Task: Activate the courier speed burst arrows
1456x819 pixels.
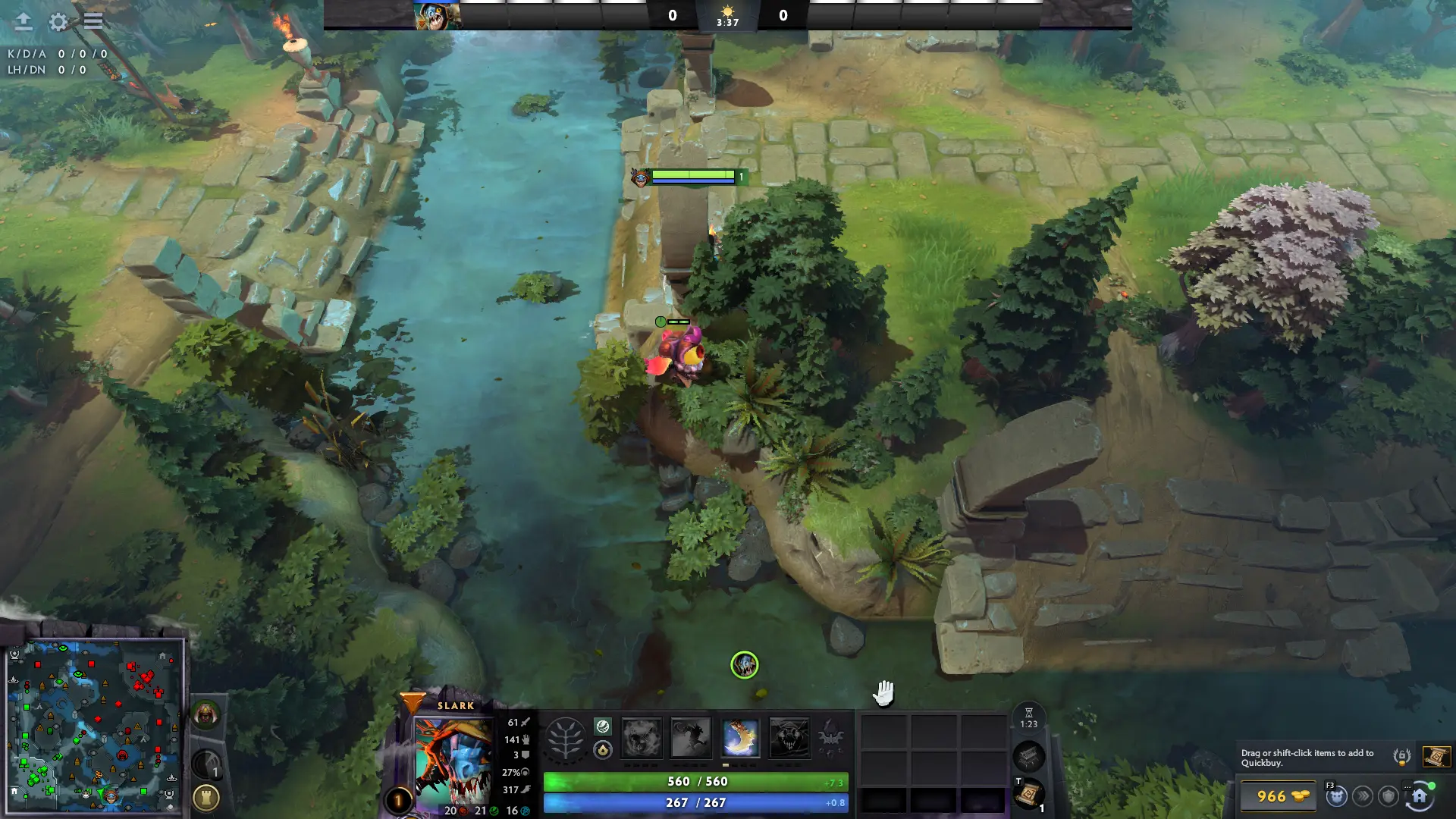Action: point(1363,796)
